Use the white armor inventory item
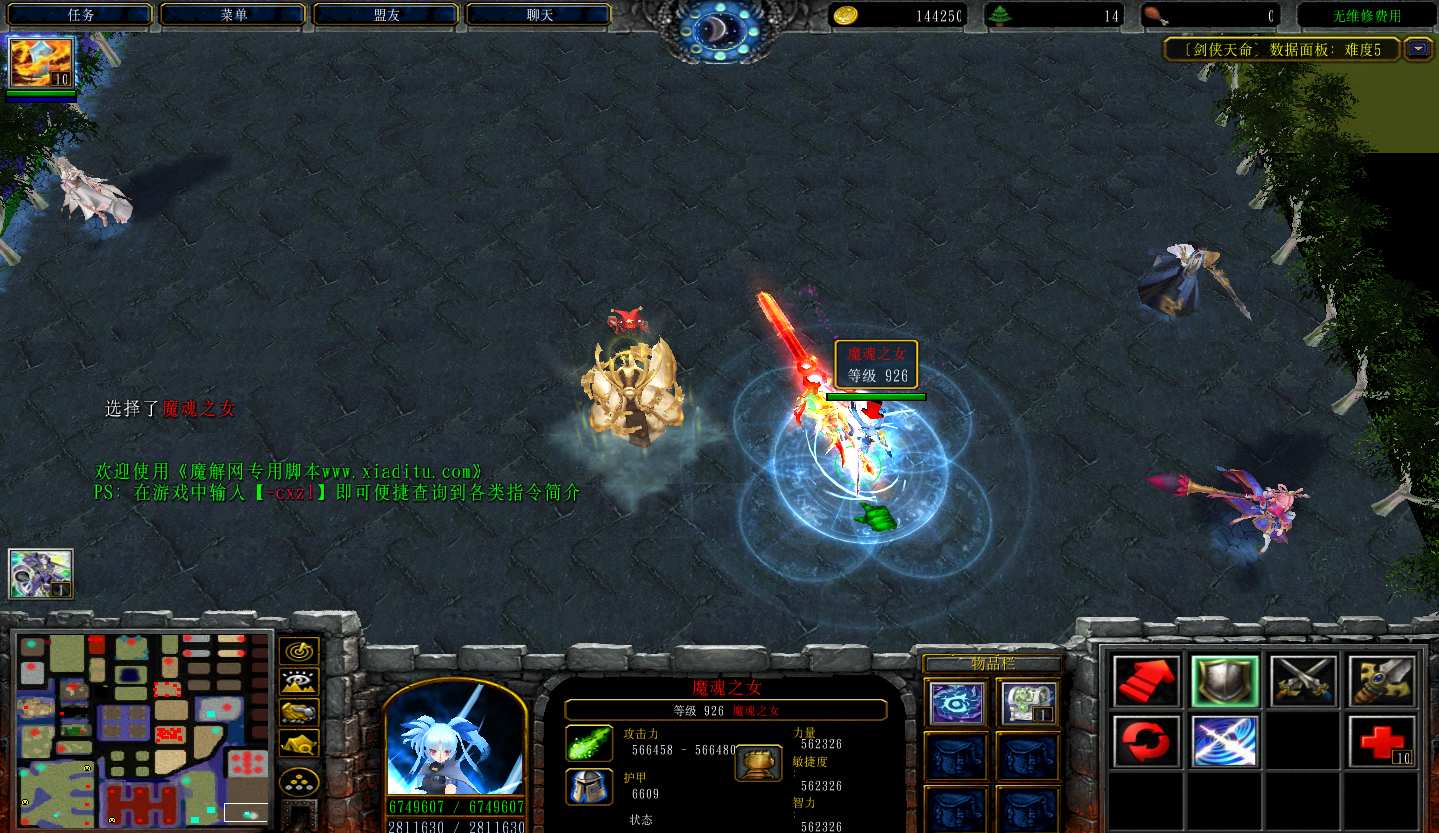This screenshot has width=1439, height=833. (1029, 703)
